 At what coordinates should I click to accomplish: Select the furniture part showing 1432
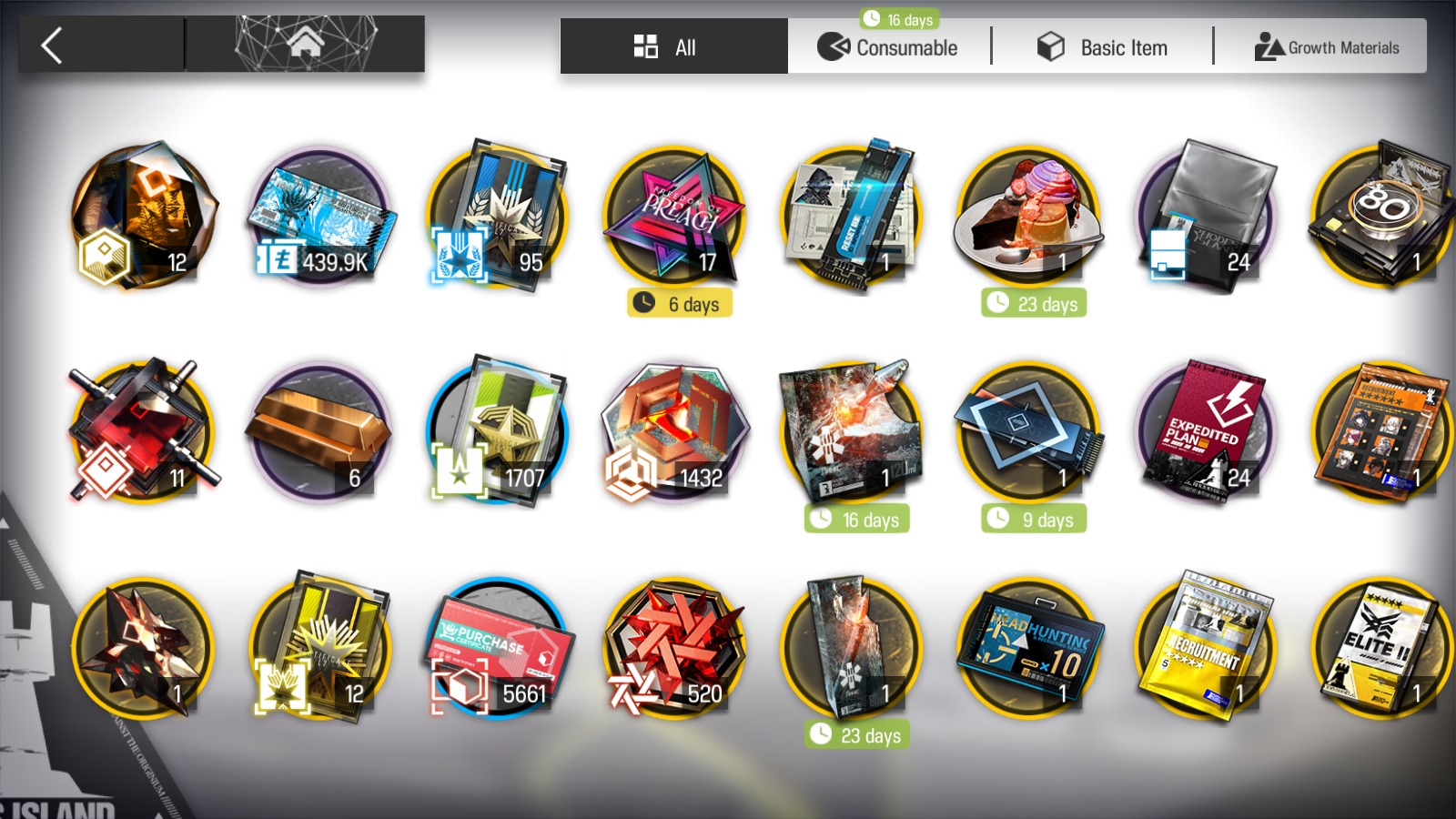pyautogui.click(x=675, y=430)
